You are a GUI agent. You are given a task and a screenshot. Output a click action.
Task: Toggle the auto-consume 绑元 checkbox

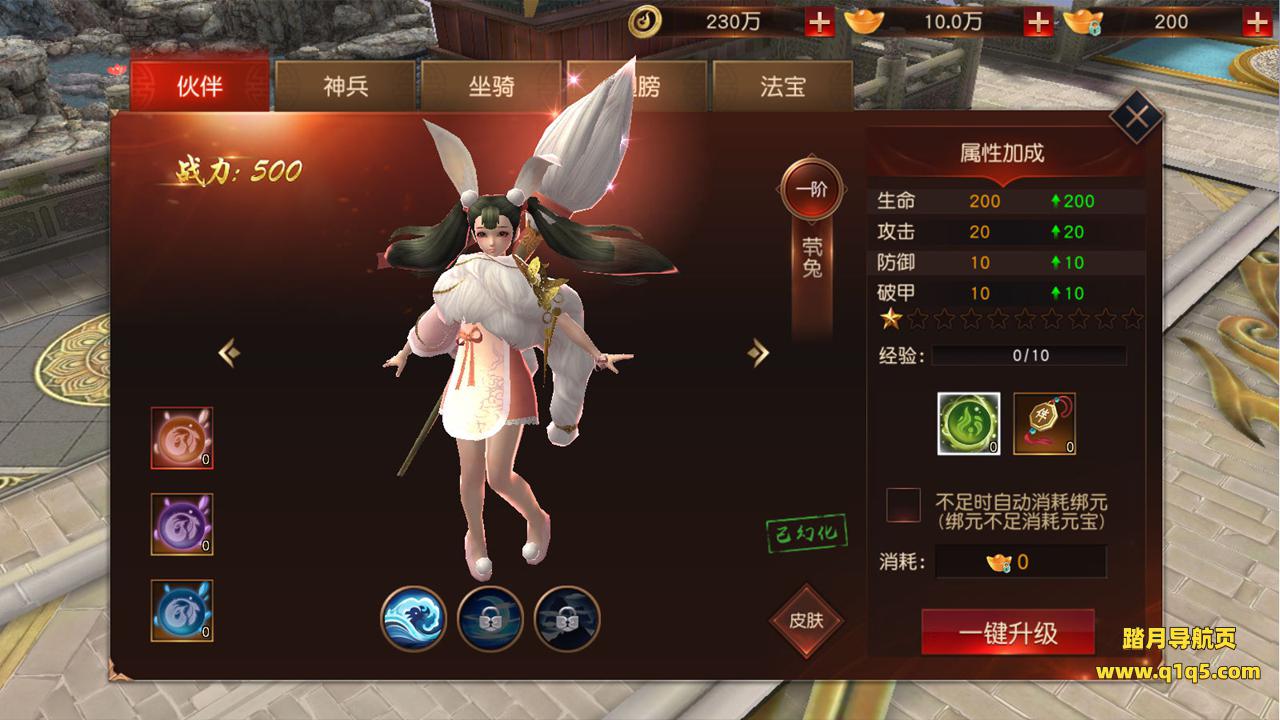[903, 505]
